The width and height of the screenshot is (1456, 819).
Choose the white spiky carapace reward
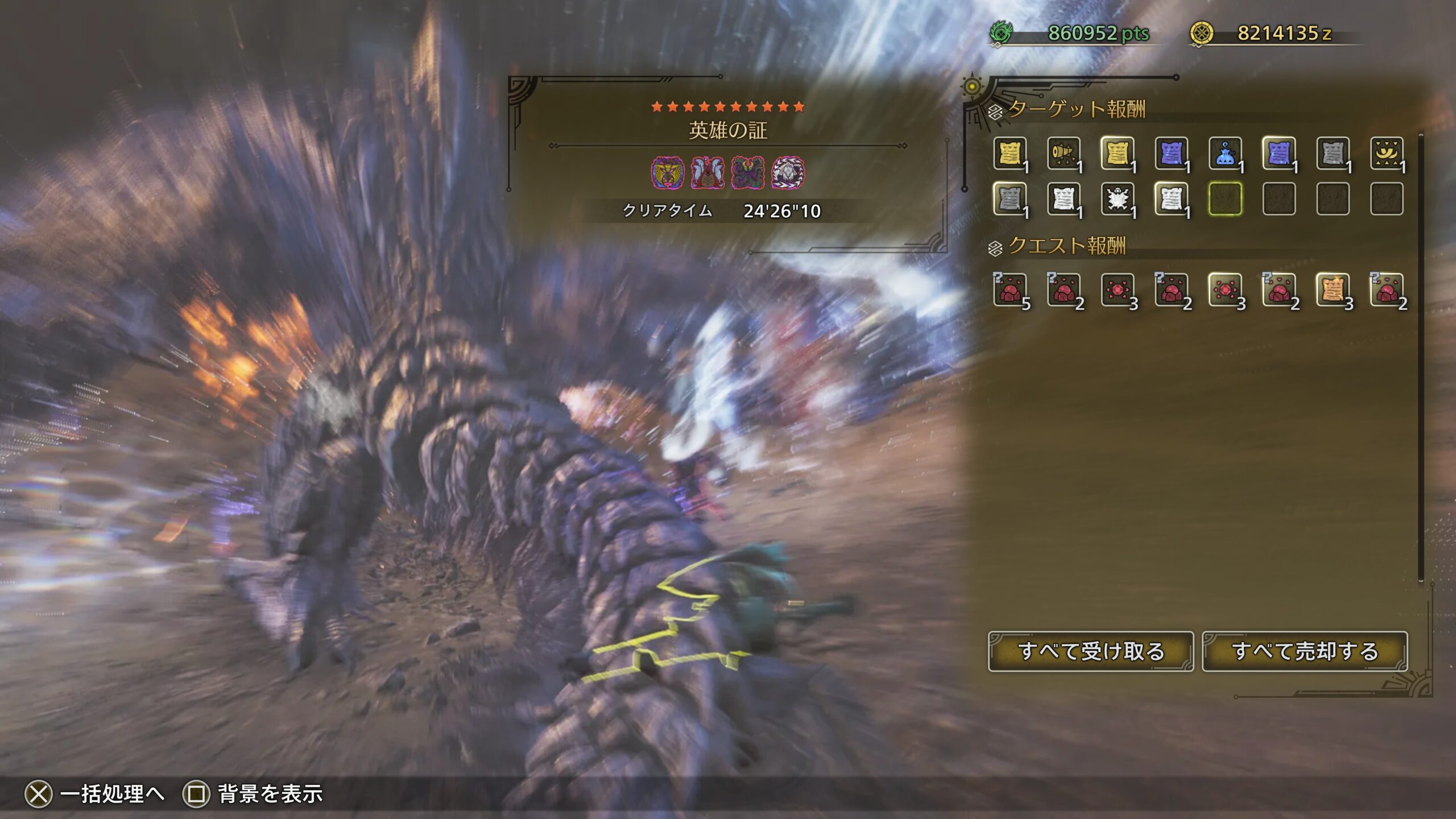tap(1118, 199)
